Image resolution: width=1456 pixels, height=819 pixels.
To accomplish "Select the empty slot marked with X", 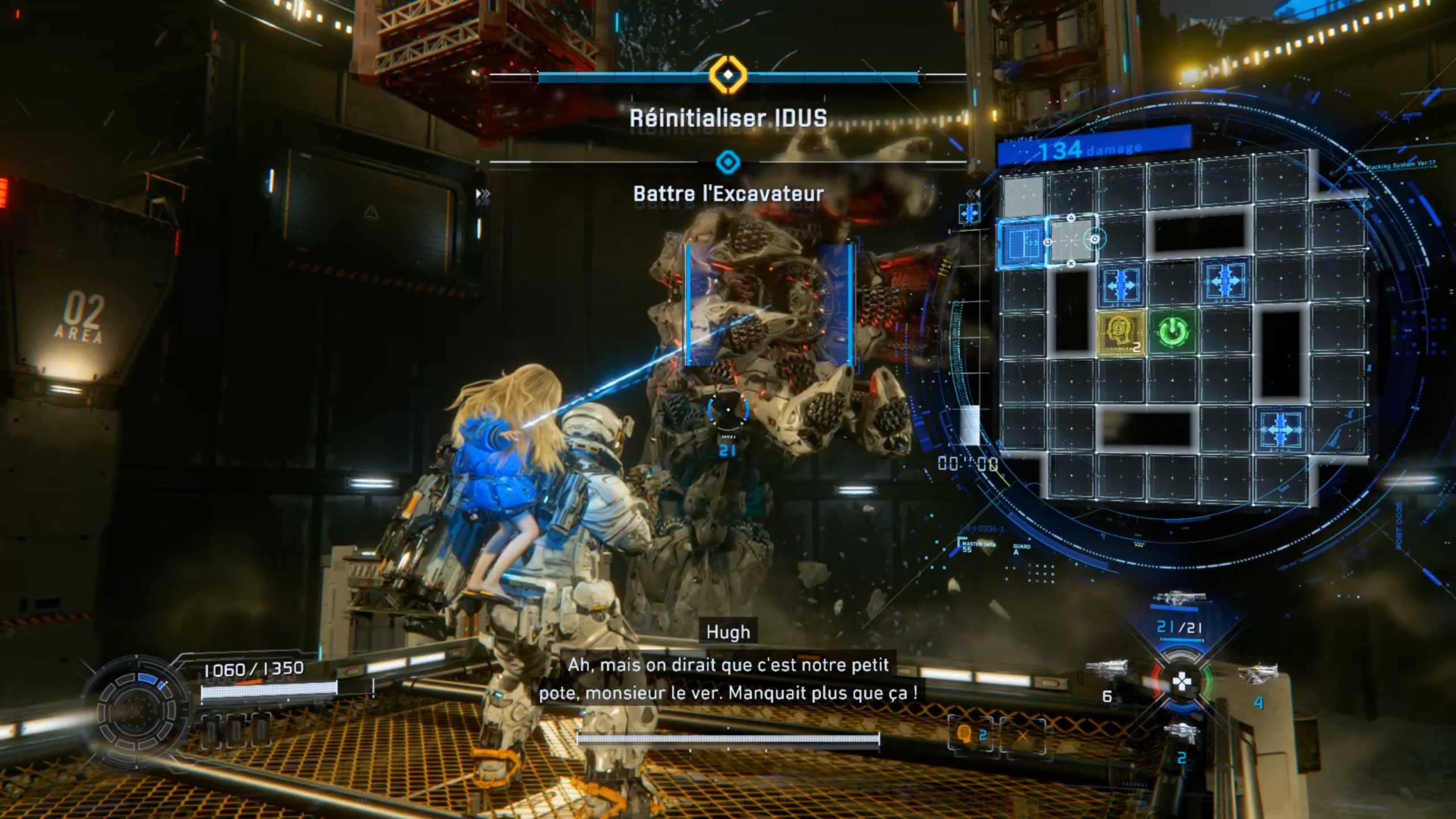I will pyautogui.click(x=1022, y=736).
